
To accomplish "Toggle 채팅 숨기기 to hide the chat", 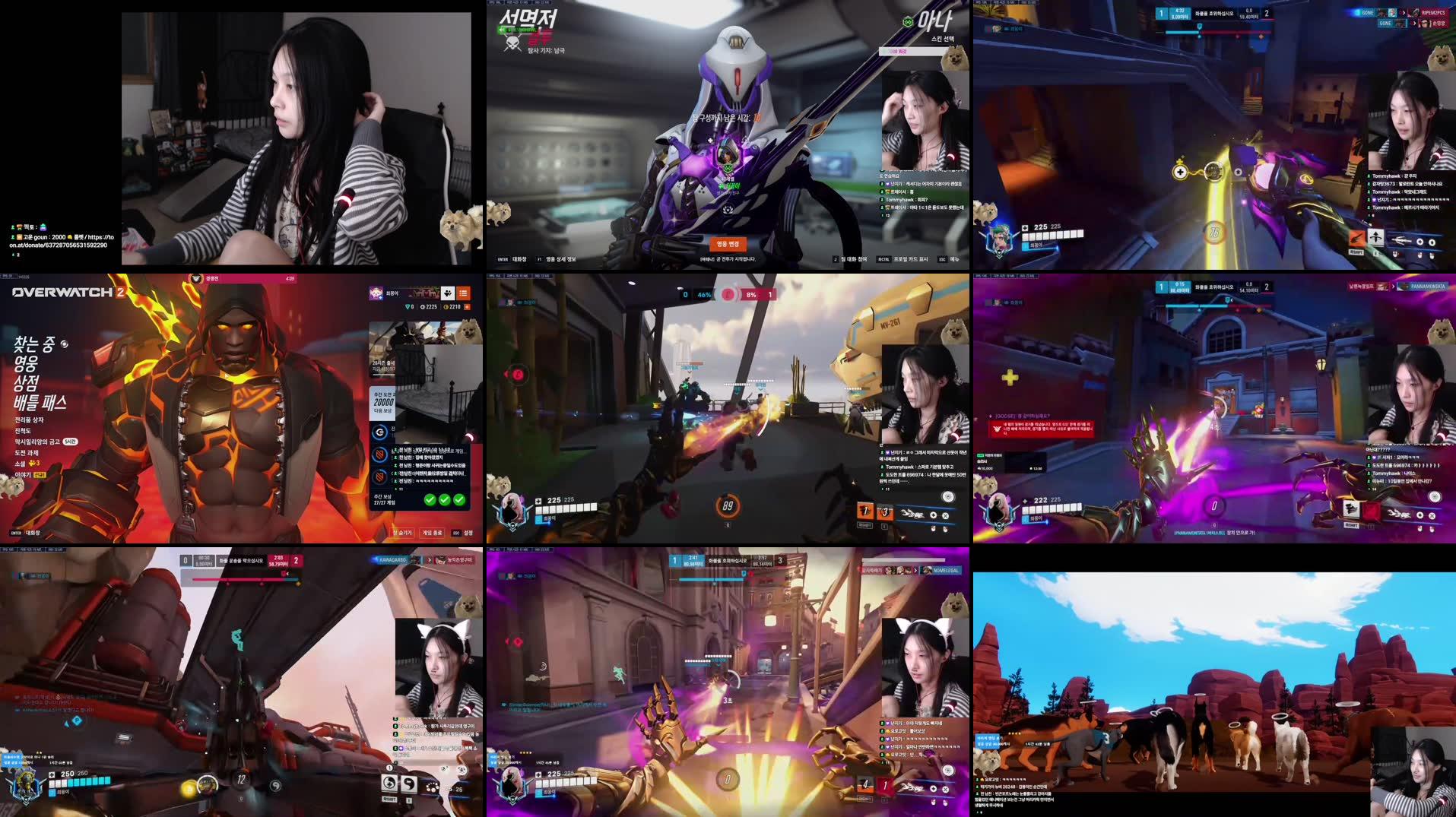I will [x=401, y=531].
